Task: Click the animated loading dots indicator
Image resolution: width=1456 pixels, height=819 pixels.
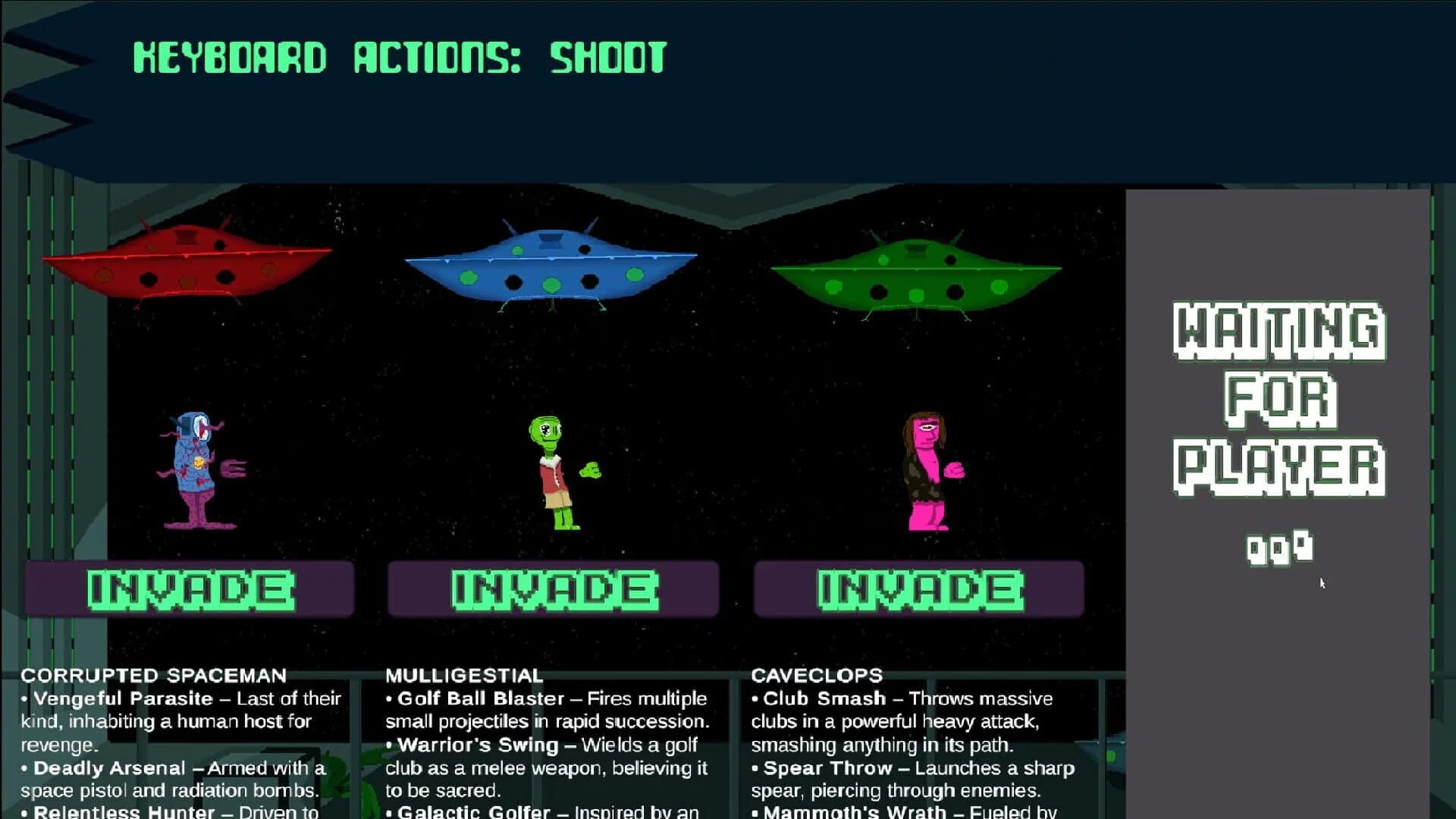Action: (1278, 548)
